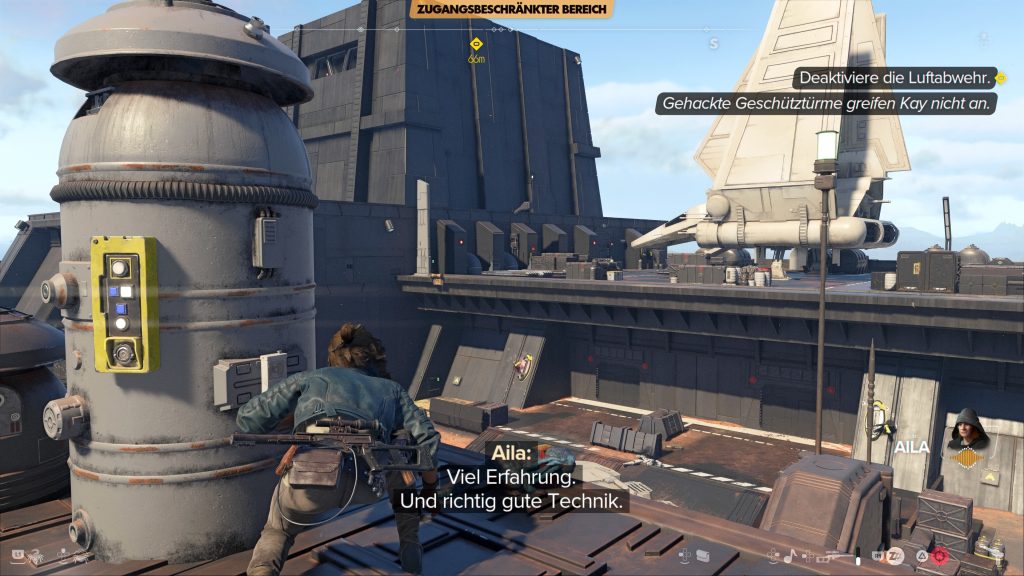Click the stun shot 'Z' icon
This screenshot has height=576, width=1024.
pos(895,555)
